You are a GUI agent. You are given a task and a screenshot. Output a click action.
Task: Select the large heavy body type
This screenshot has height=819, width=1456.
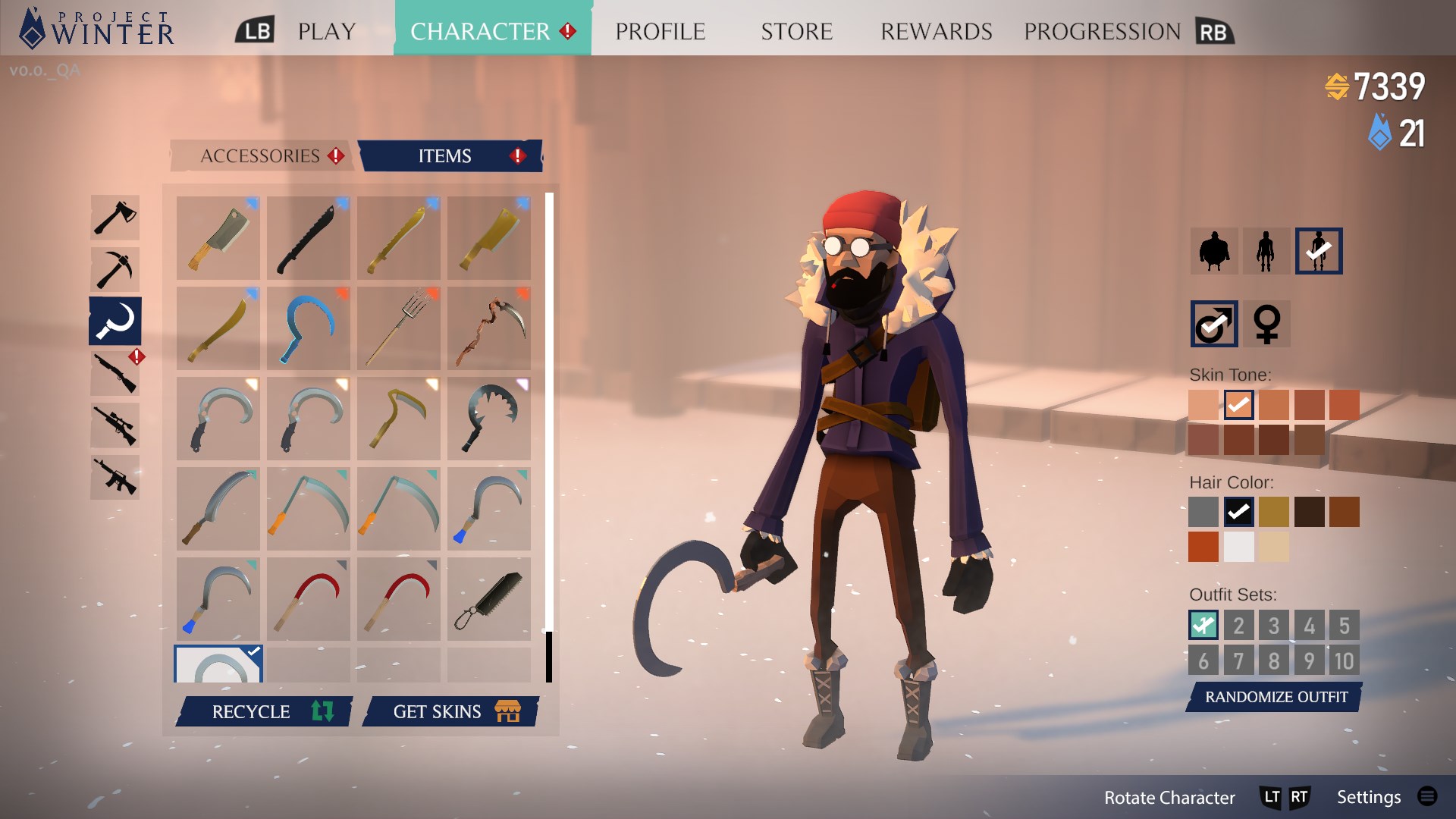coord(1214,251)
